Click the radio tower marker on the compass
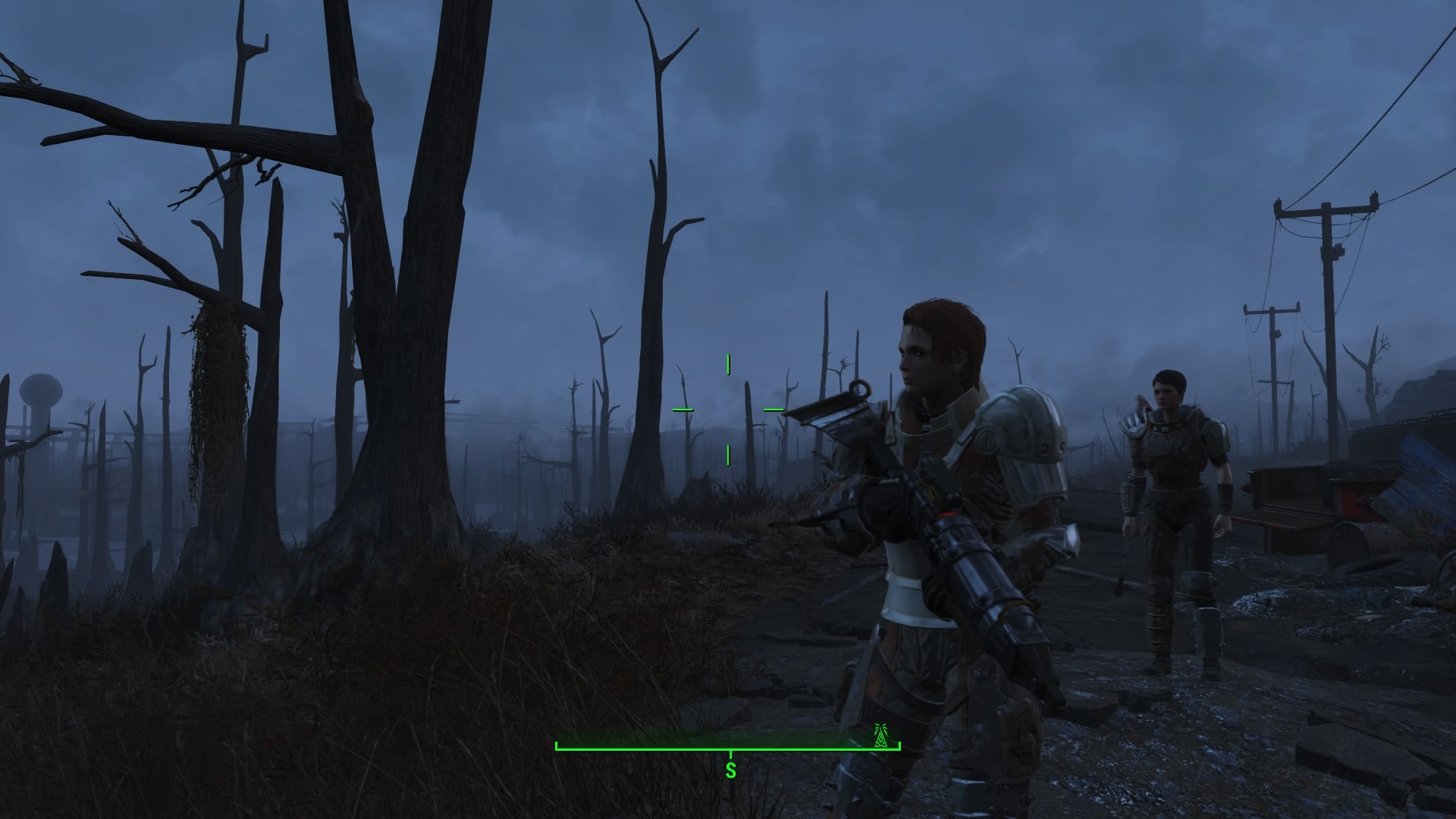Viewport: 1456px width, 819px height. point(880,736)
